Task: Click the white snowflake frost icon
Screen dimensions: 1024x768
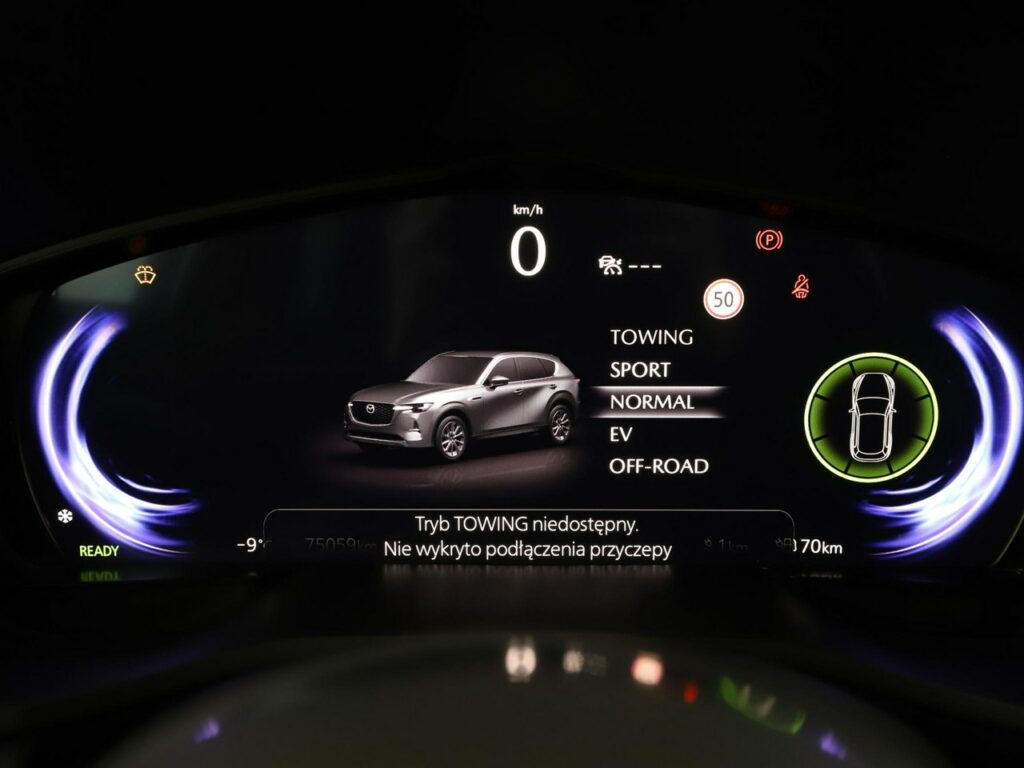Action: tap(65, 516)
